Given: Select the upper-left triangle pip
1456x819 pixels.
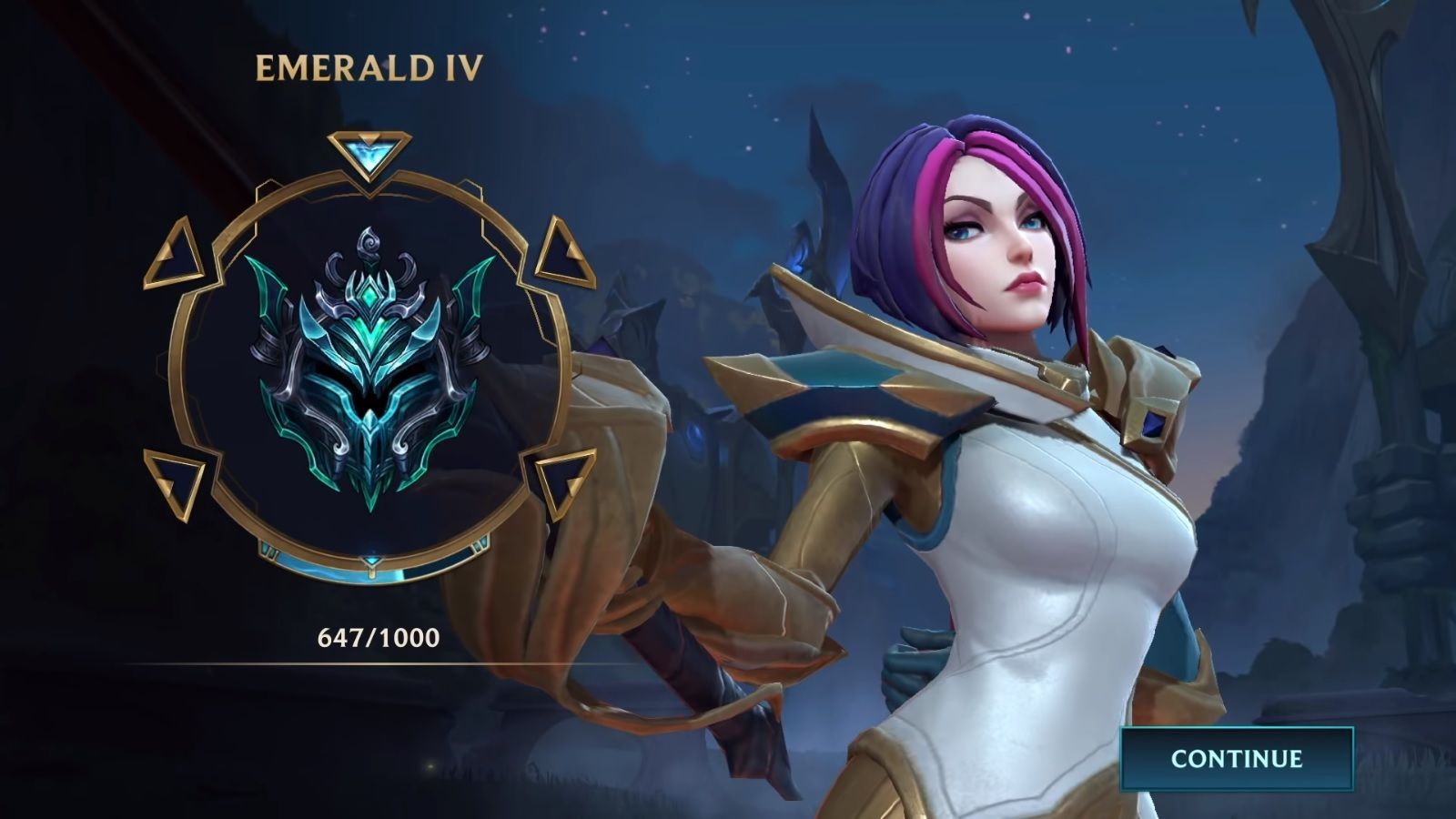Looking at the screenshot, I should pos(175,250).
